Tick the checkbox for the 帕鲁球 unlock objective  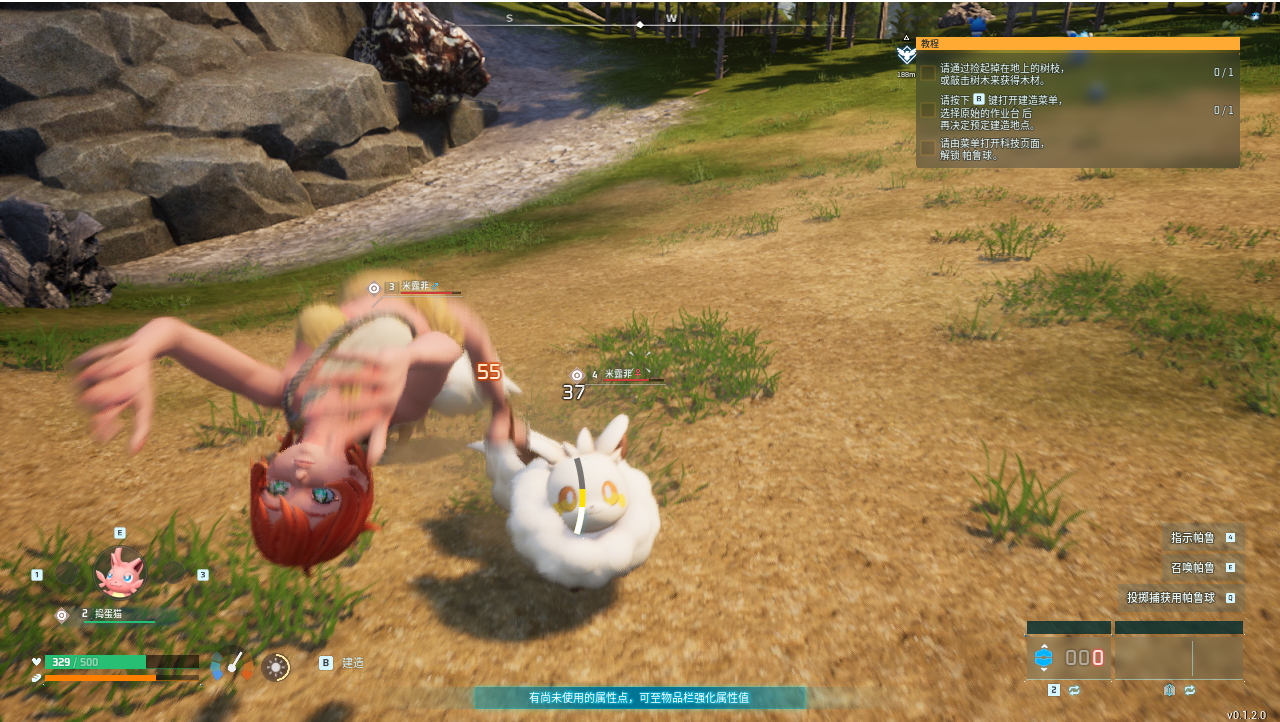click(x=928, y=148)
